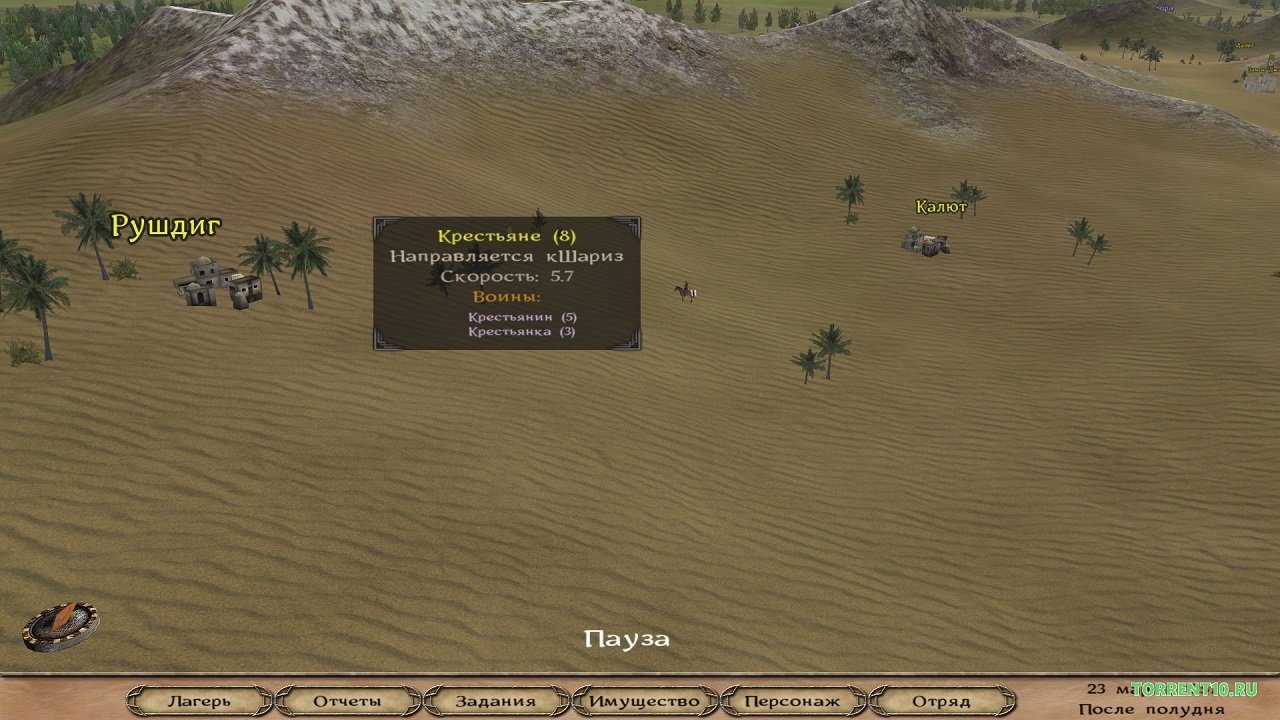Open the Отряд (Party) screen

pyautogui.click(x=941, y=701)
